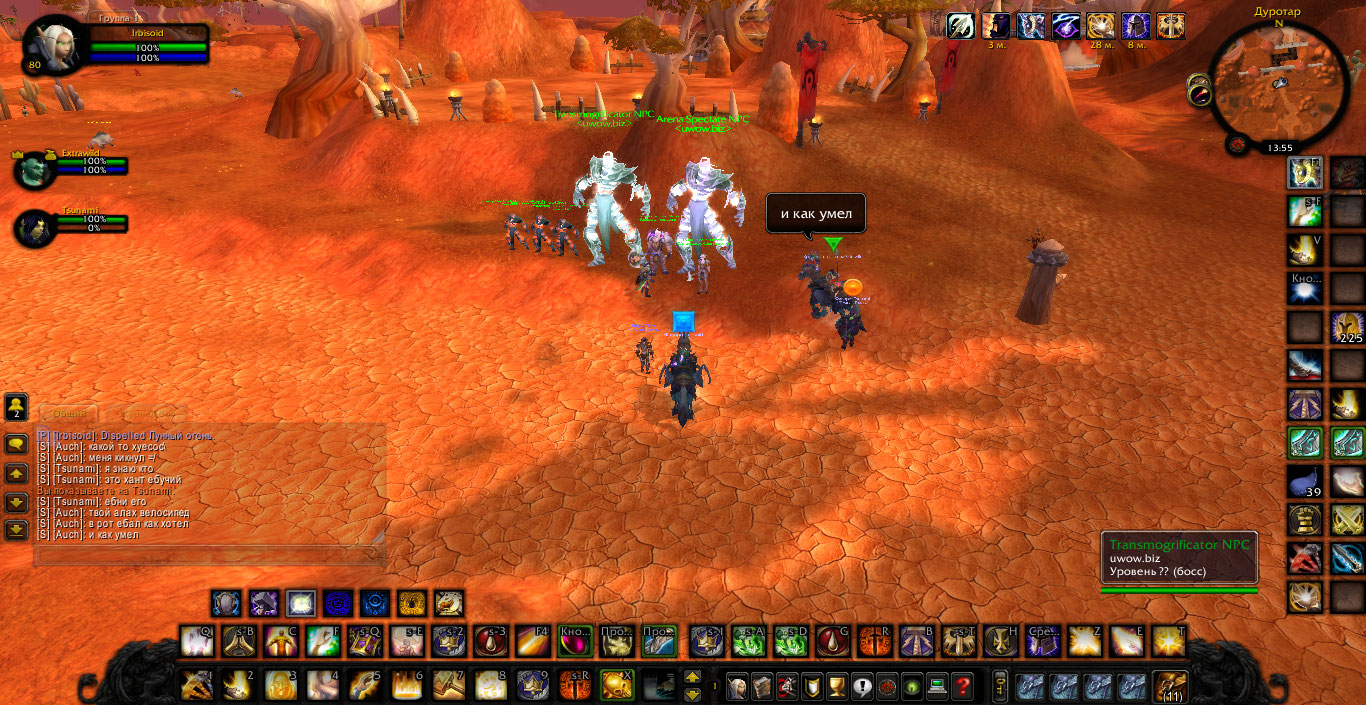1366x705 pixels.
Task: Open the spellbook micro button
Action: point(763,686)
